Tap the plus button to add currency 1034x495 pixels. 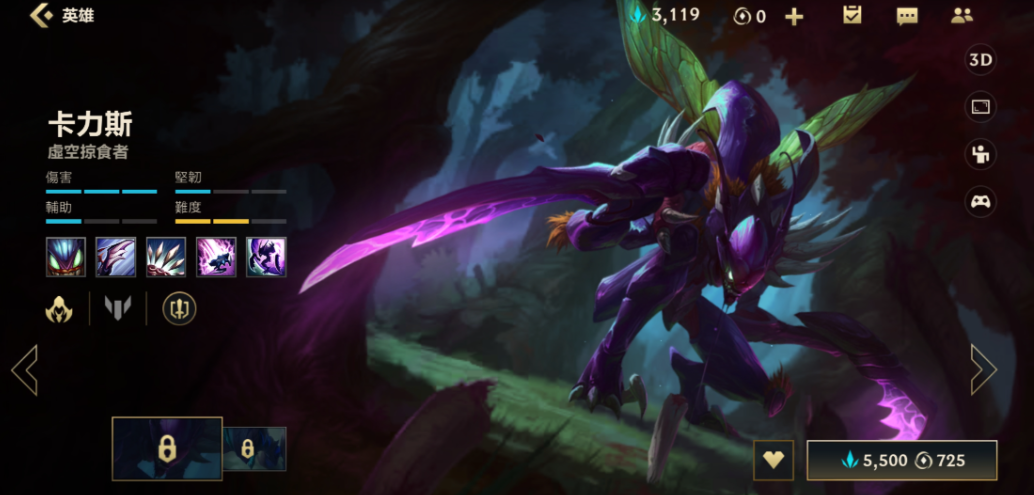[x=794, y=17]
